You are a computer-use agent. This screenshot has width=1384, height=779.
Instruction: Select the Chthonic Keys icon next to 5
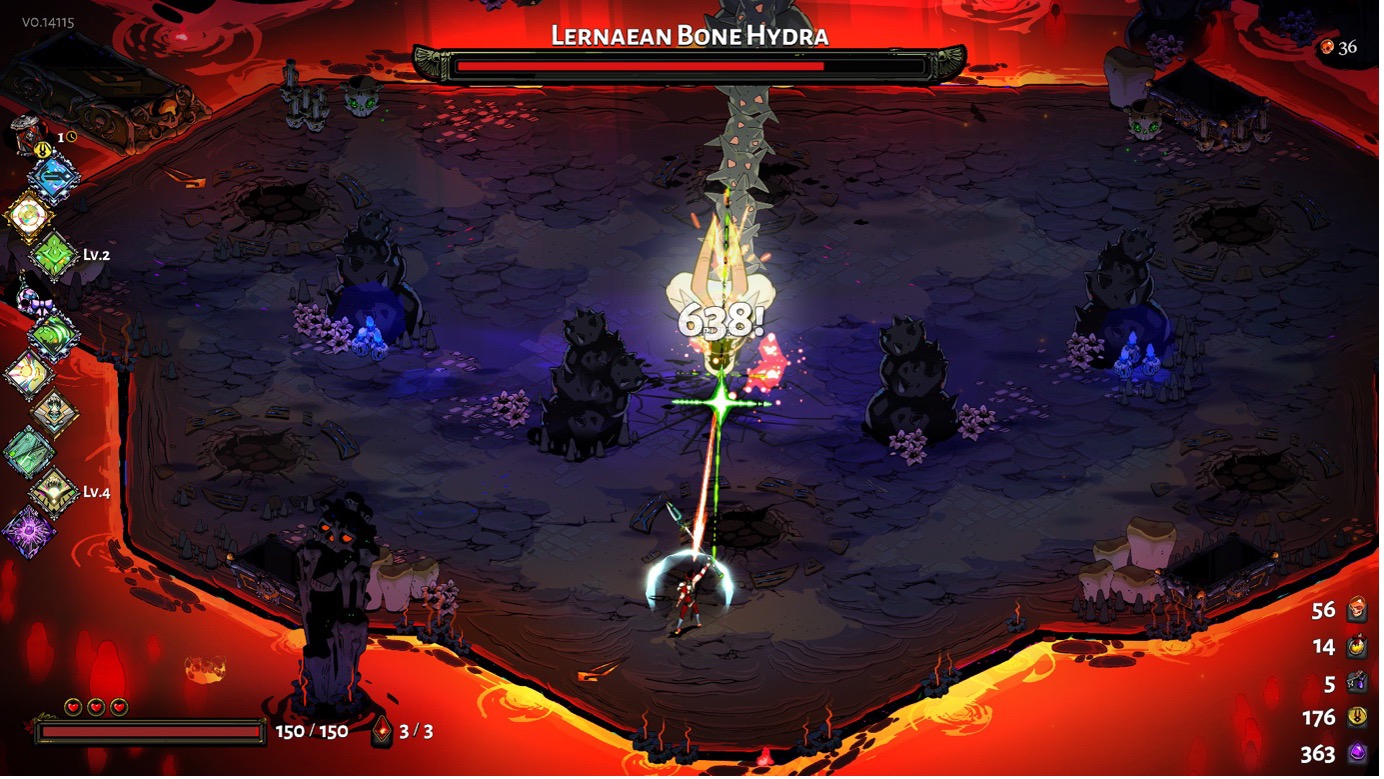pyautogui.click(x=1355, y=681)
